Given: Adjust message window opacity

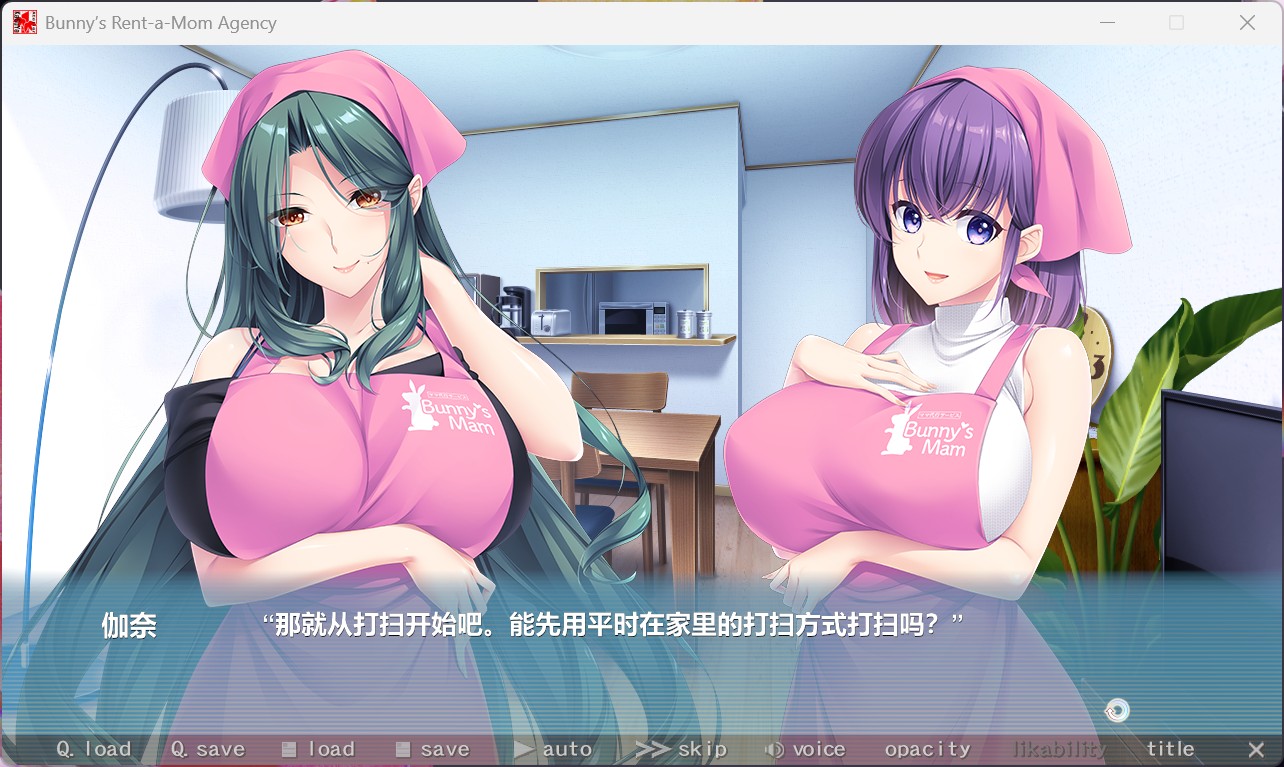Looking at the screenshot, I should [927, 748].
